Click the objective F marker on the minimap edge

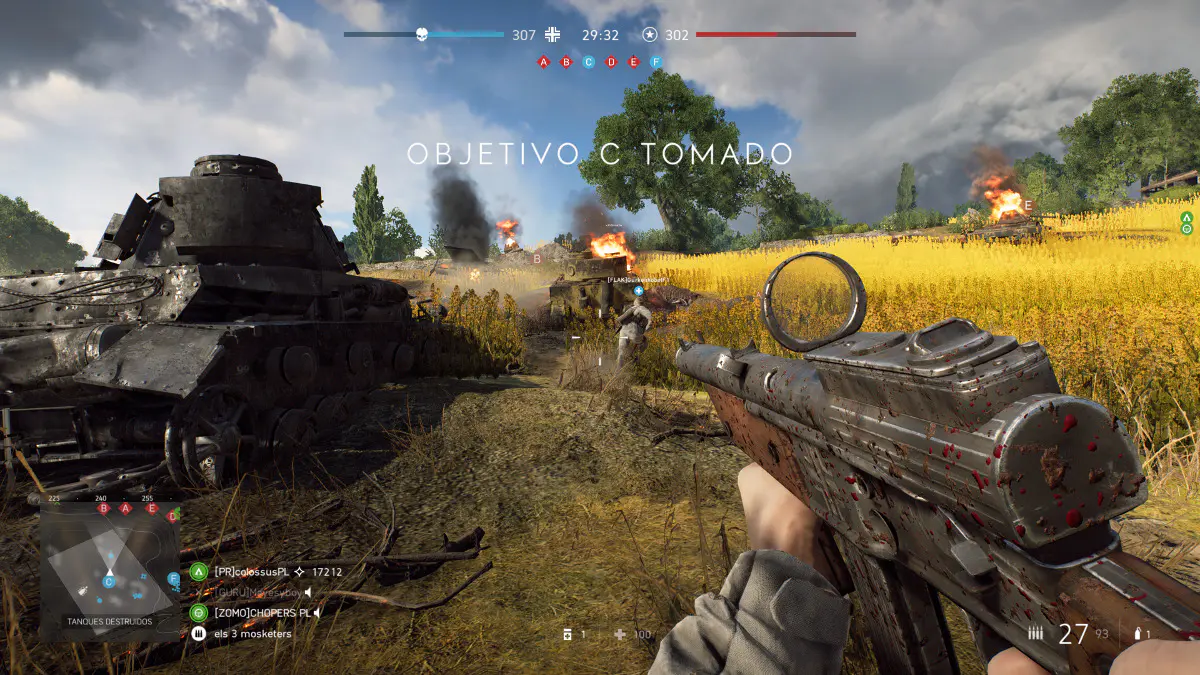[x=174, y=578]
